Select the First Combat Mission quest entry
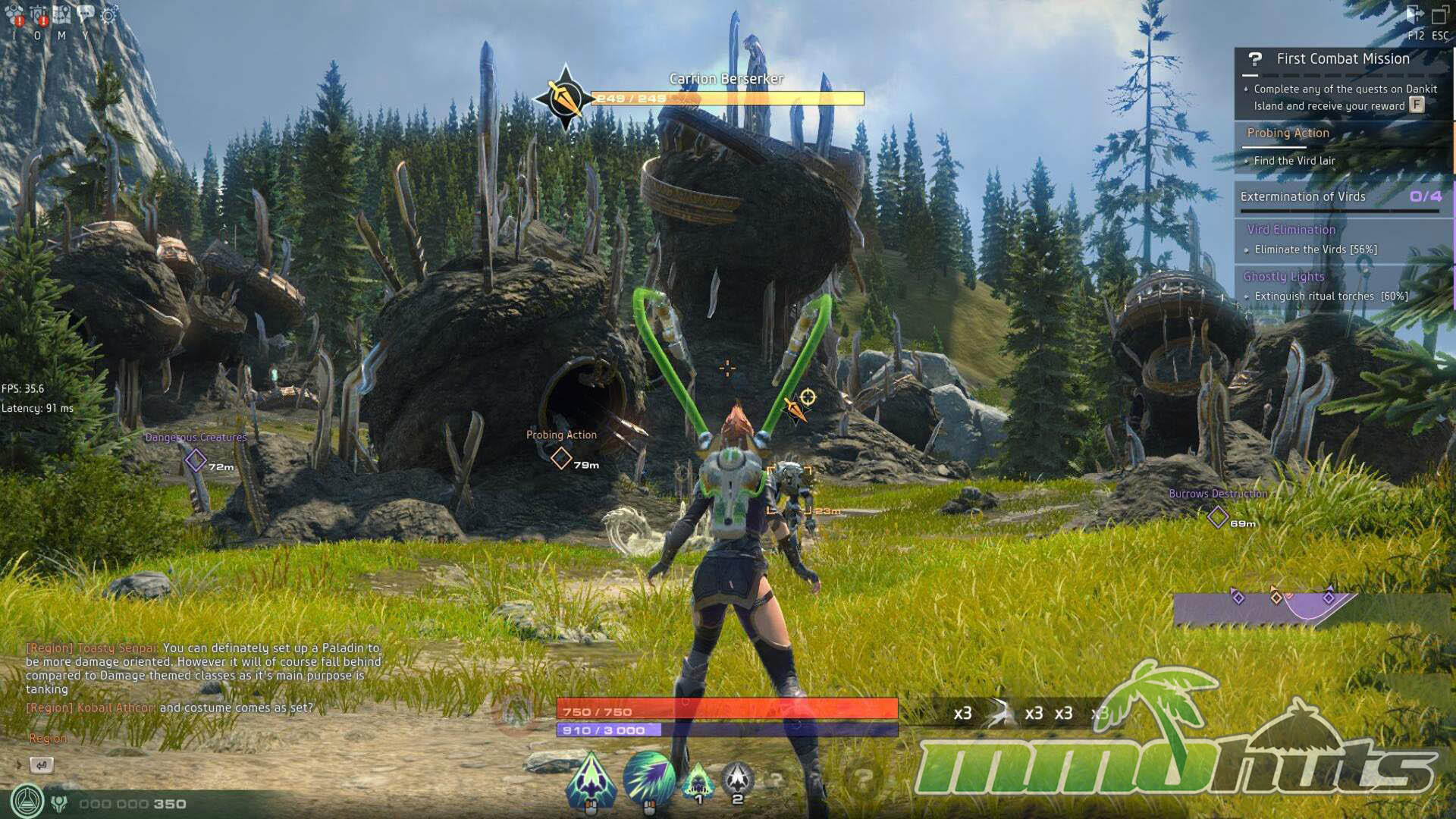1456x819 pixels. pos(1342,59)
